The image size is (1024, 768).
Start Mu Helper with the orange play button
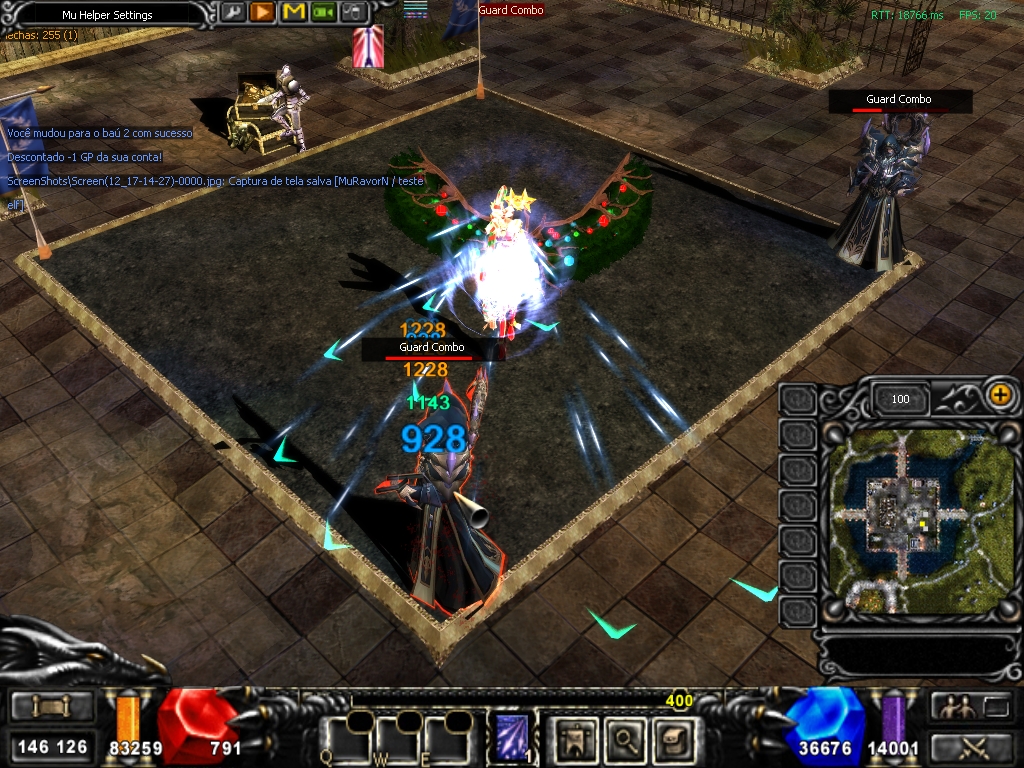[262, 12]
